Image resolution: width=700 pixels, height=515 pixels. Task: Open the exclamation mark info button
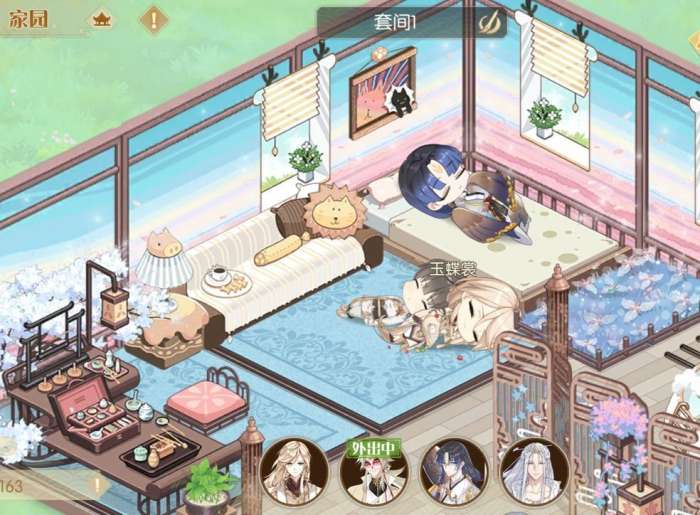click(153, 18)
